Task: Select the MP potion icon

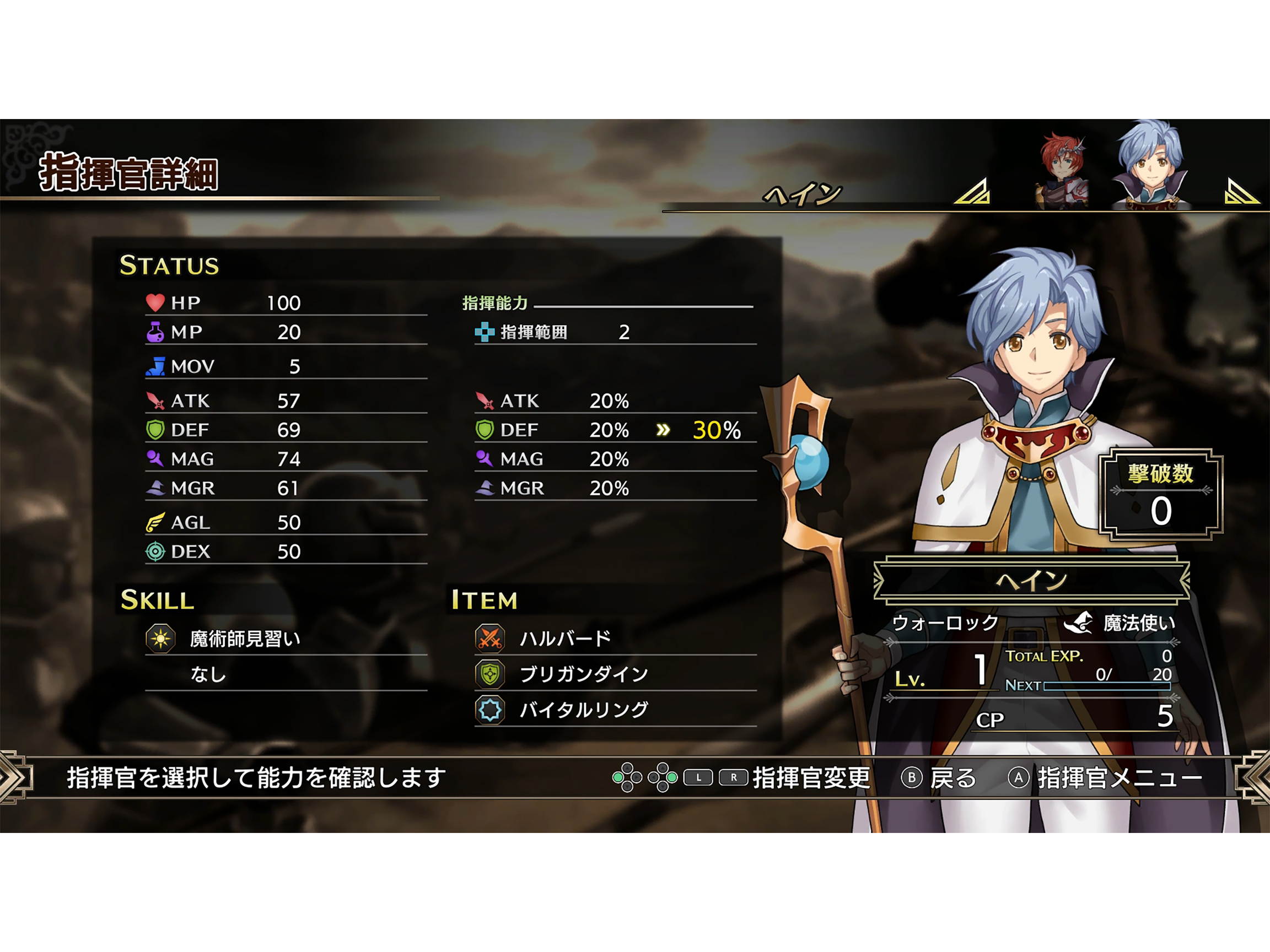Action: [x=158, y=332]
